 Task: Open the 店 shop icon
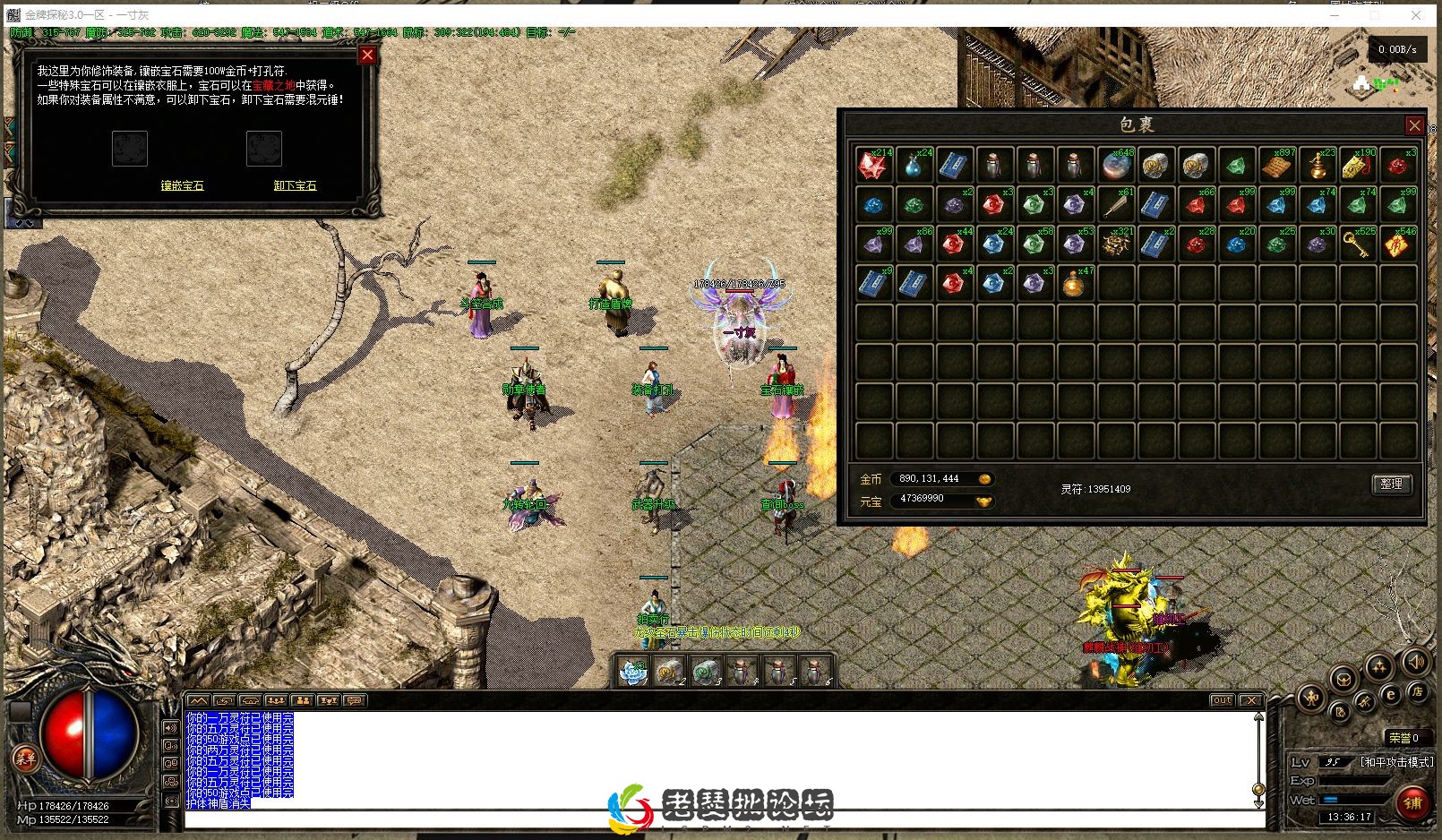[1417, 691]
